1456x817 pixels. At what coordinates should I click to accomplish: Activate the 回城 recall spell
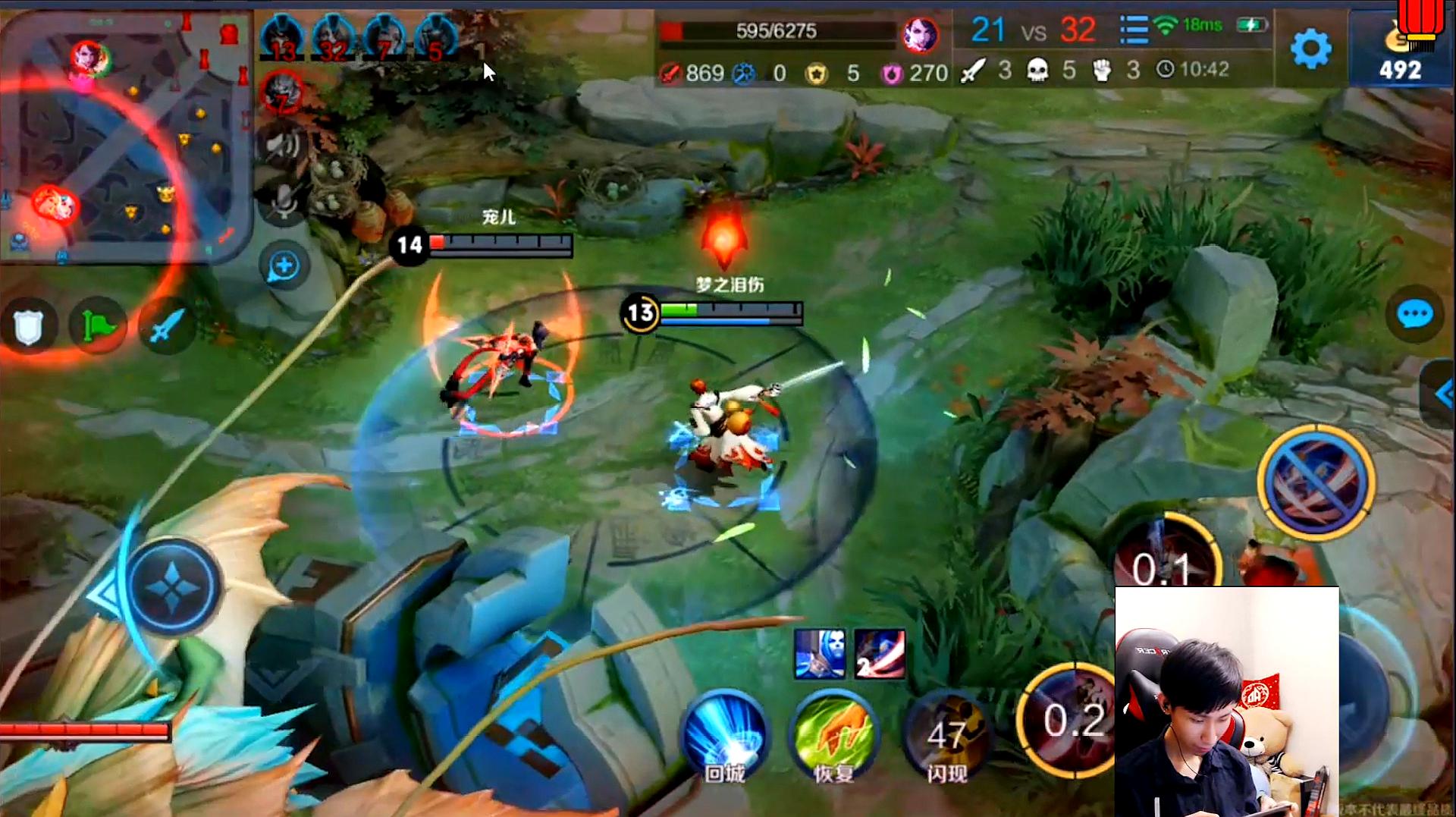point(724,736)
